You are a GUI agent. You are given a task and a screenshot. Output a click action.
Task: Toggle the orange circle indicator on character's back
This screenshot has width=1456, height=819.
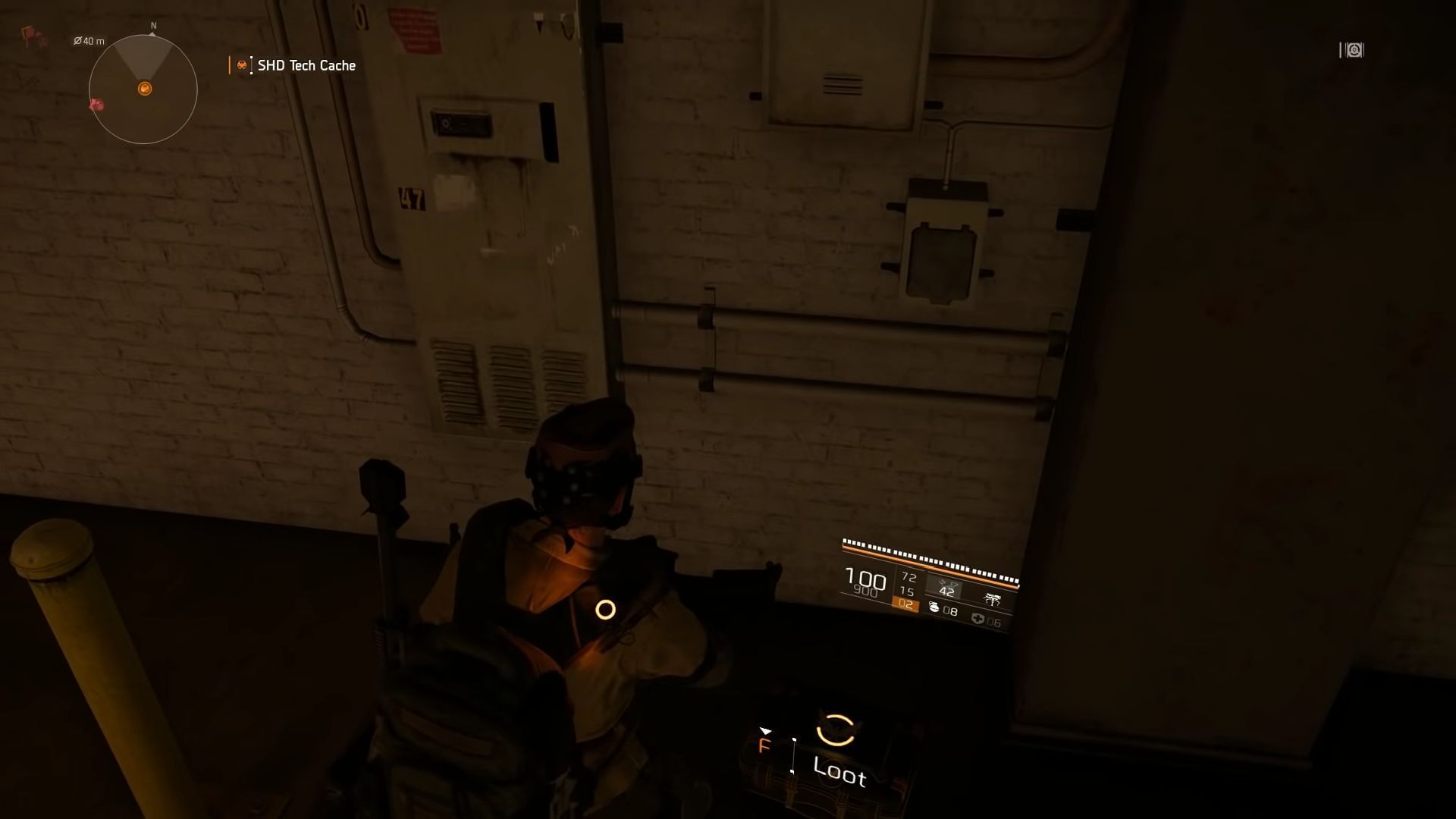pyautogui.click(x=604, y=608)
